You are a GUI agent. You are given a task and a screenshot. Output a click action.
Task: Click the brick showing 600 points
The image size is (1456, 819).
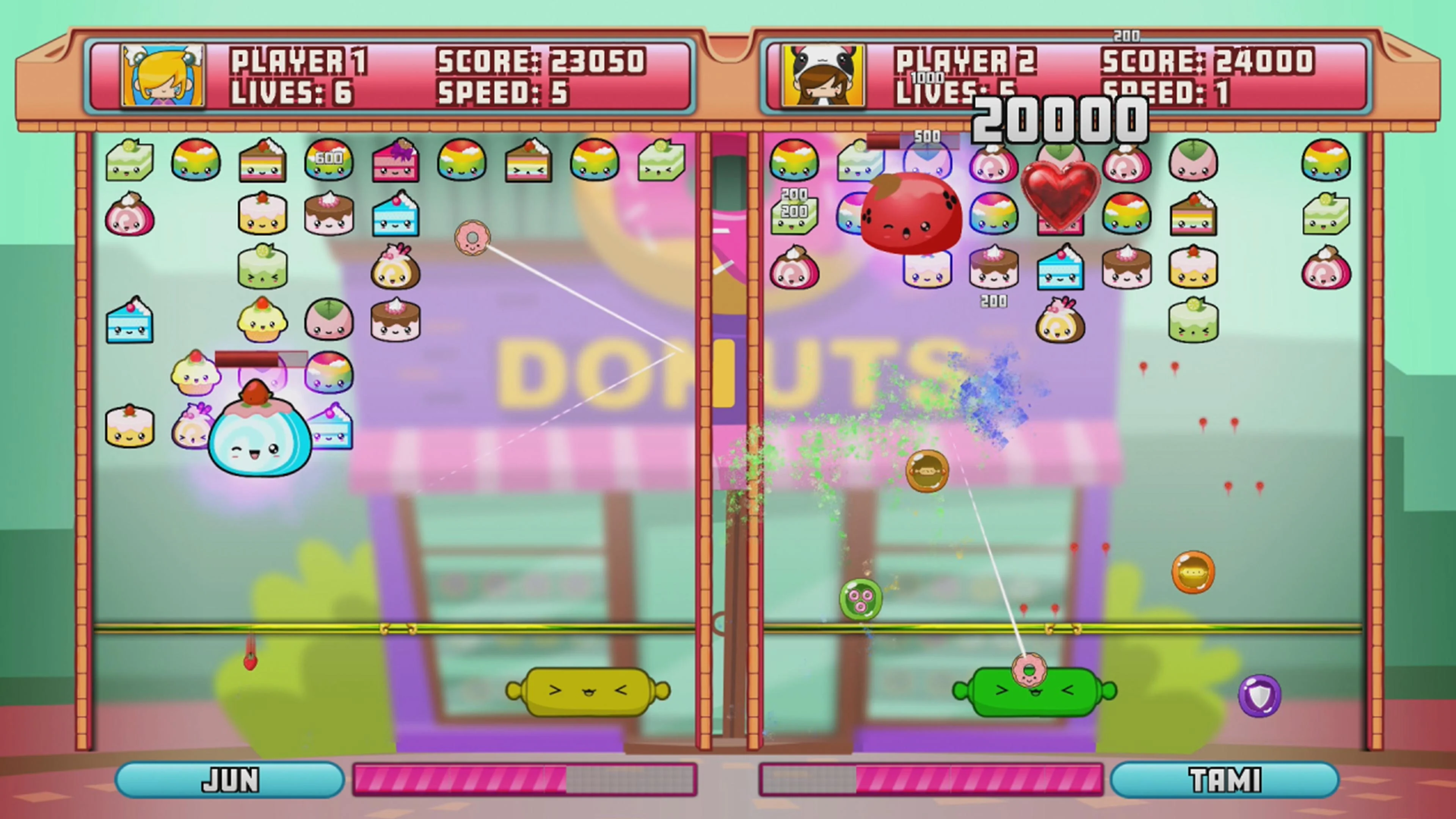point(328,161)
